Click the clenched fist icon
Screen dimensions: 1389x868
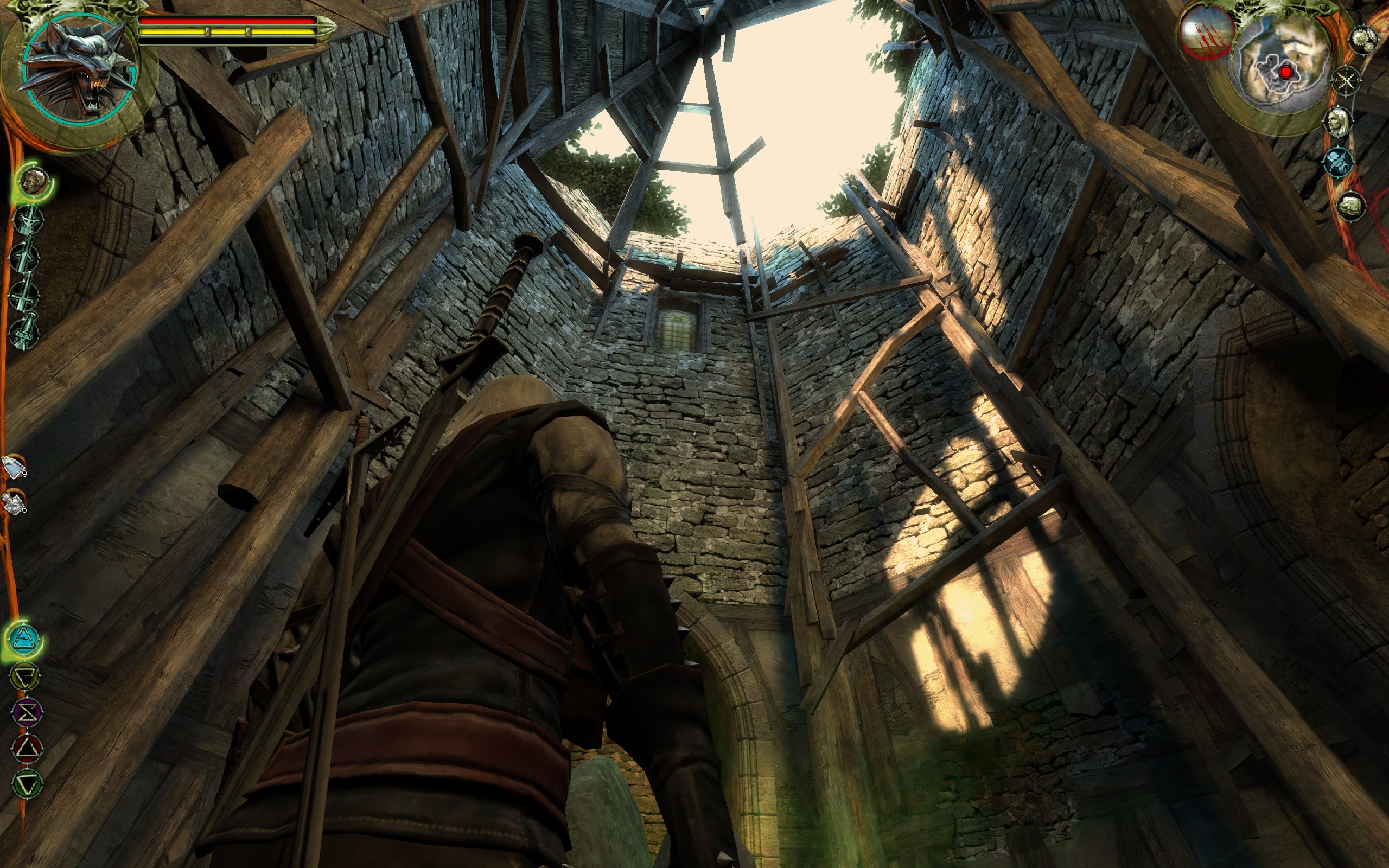click(1350, 206)
